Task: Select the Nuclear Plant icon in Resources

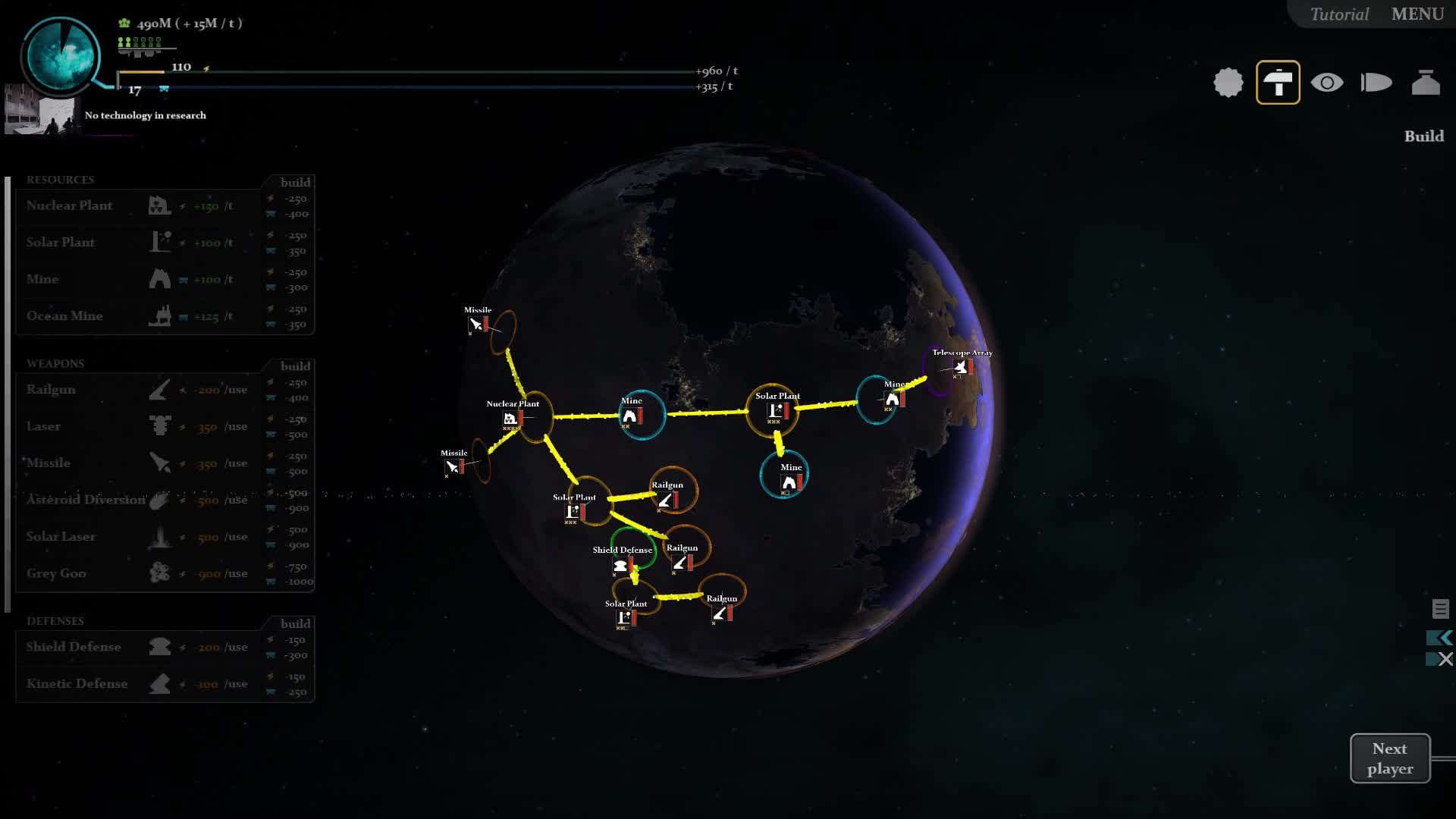Action: [159, 205]
